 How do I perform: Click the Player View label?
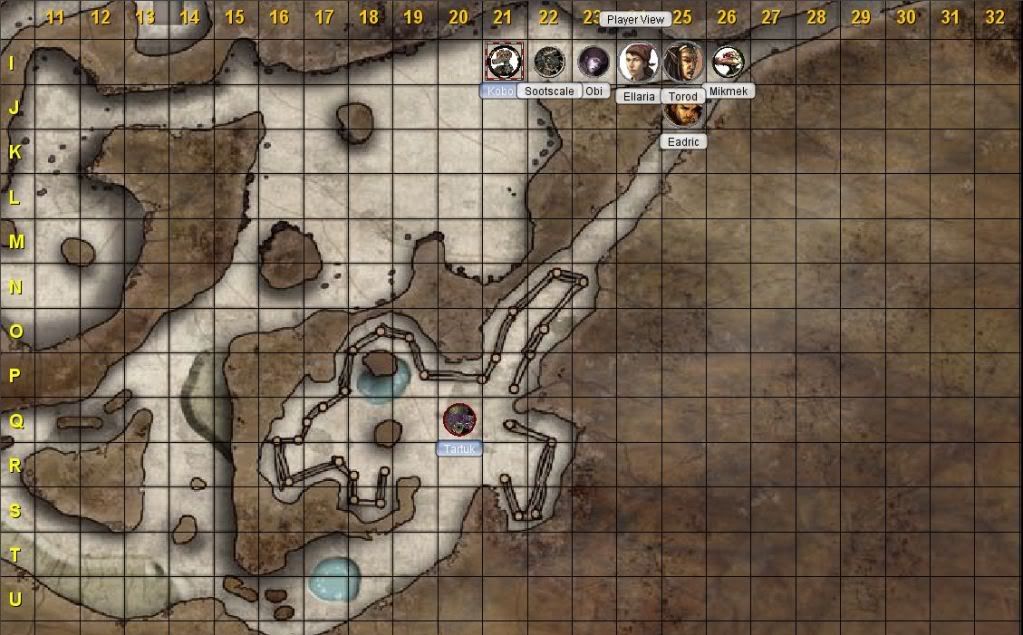pyautogui.click(x=636, y=19)
